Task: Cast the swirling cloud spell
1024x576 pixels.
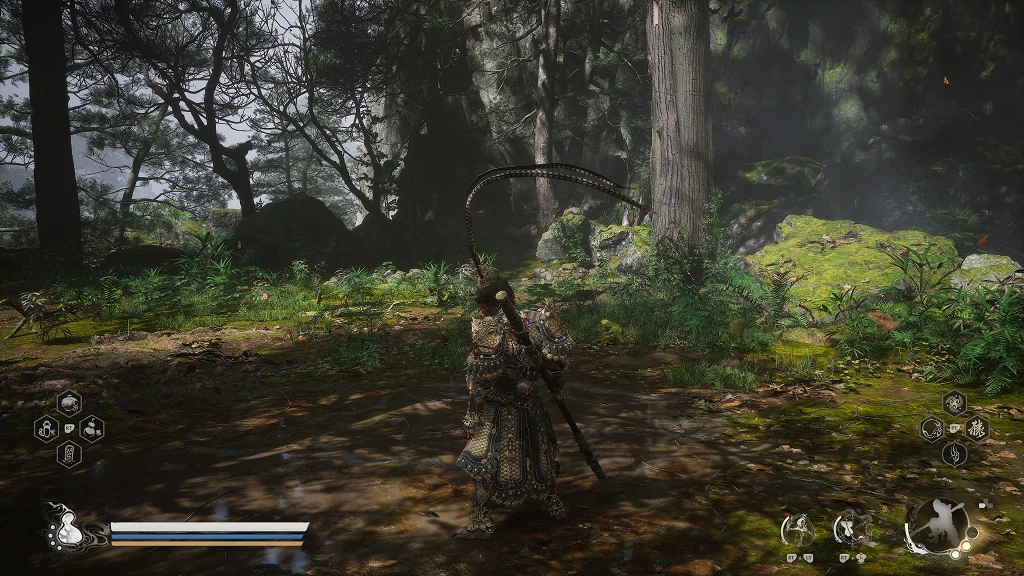Action: point(954,403)
